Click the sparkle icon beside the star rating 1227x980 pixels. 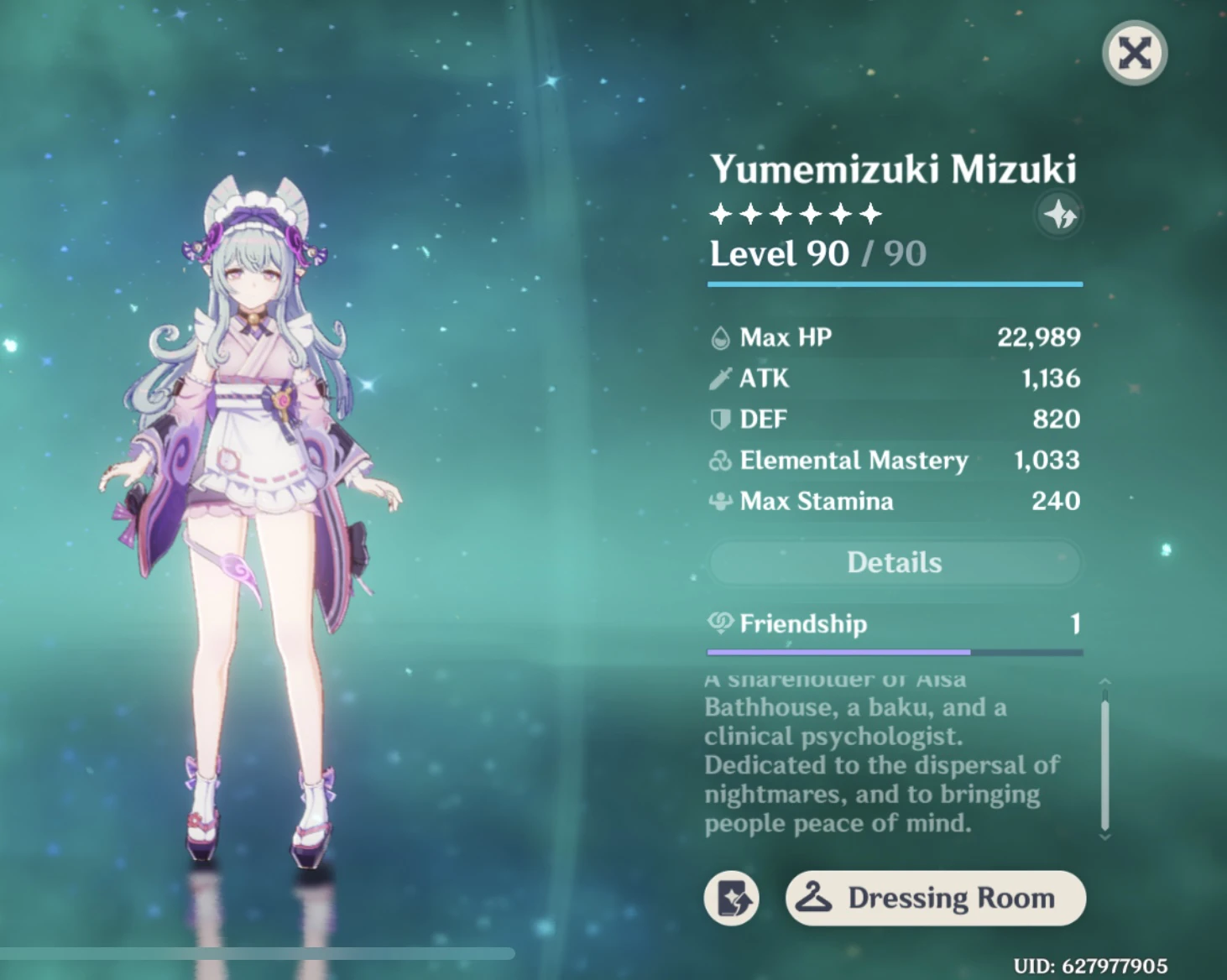tap(1060, 216)
